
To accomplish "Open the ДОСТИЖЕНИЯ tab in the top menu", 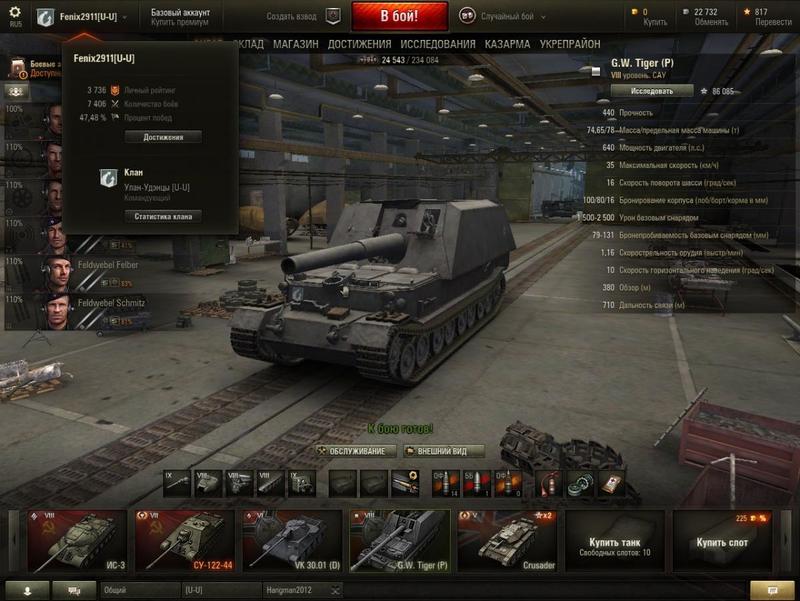I will point(359,45).
